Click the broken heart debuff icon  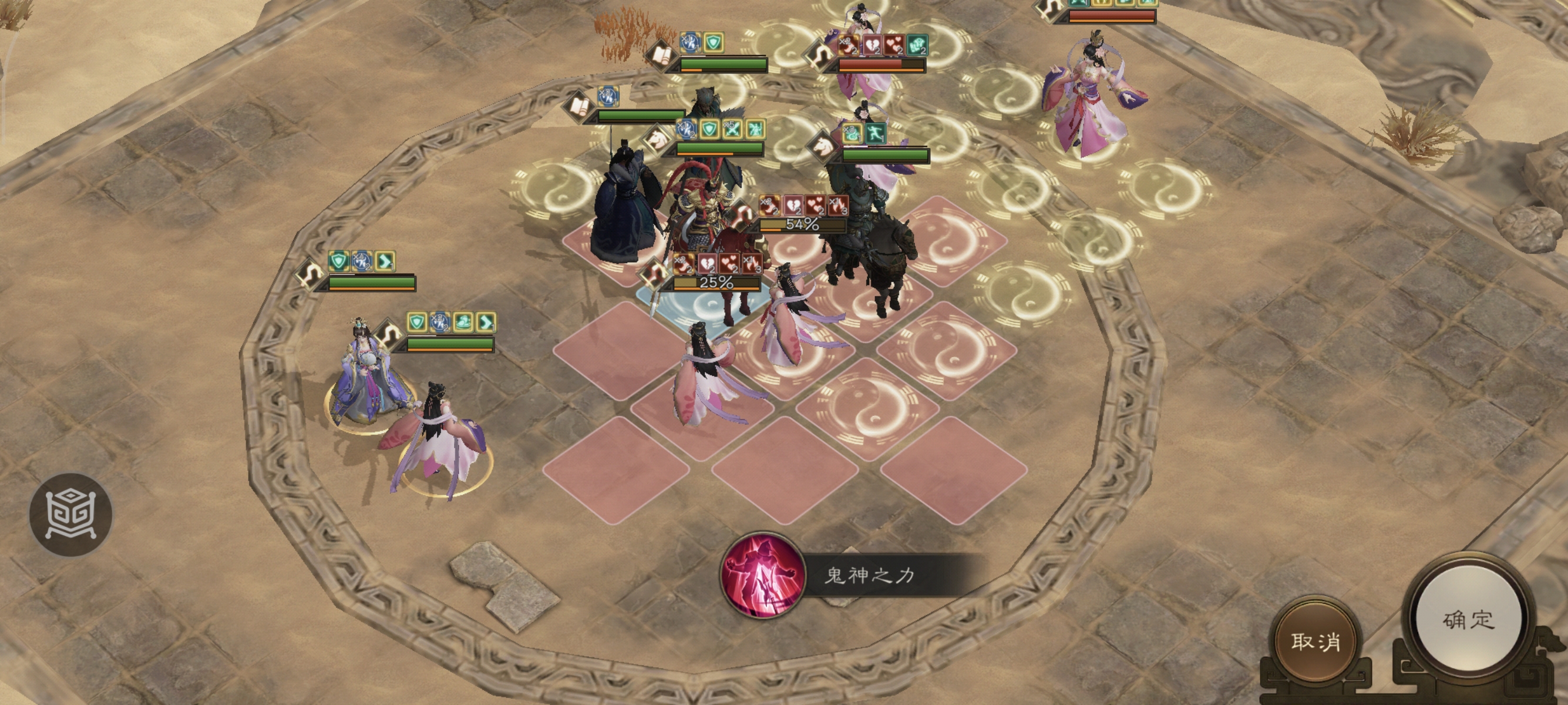(x=795, y=206)
